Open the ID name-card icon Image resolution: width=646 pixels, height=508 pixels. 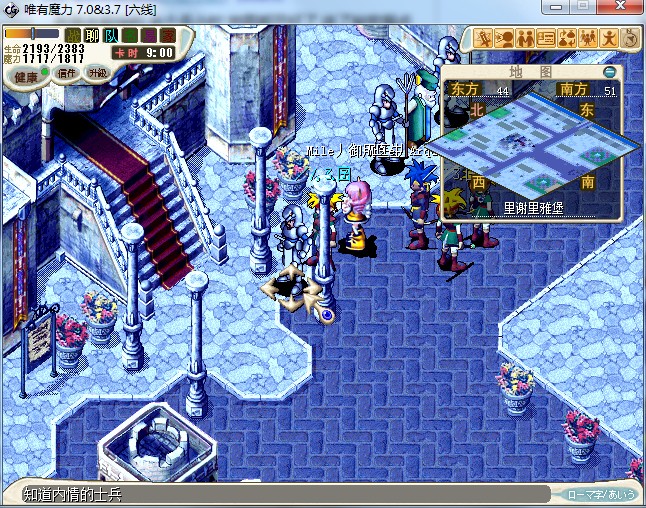pyautogui.click(x=546, y=38)
